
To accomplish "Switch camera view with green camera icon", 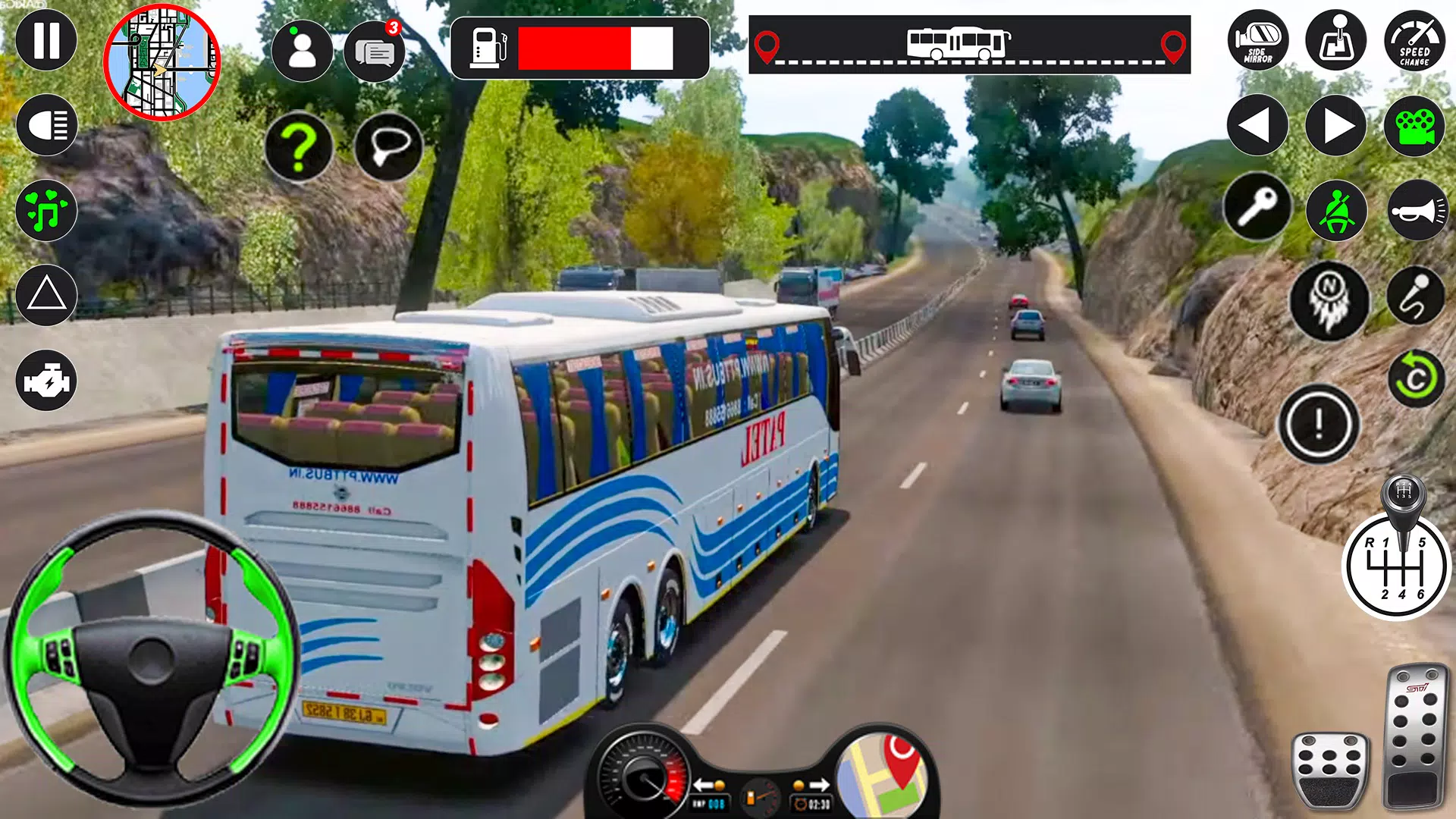I will pos(1414,125).
